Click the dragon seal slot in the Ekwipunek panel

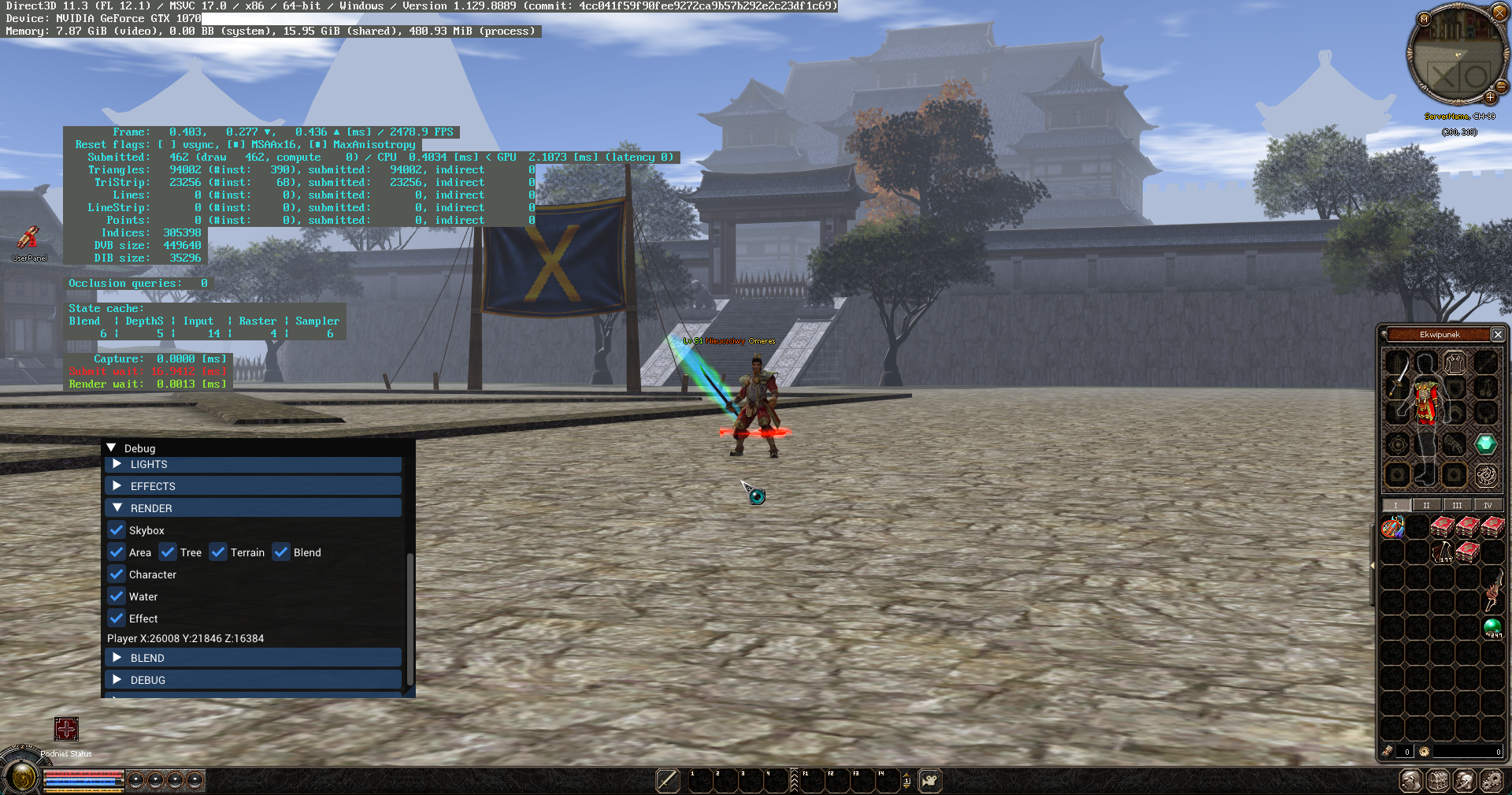pos(1486,474)
